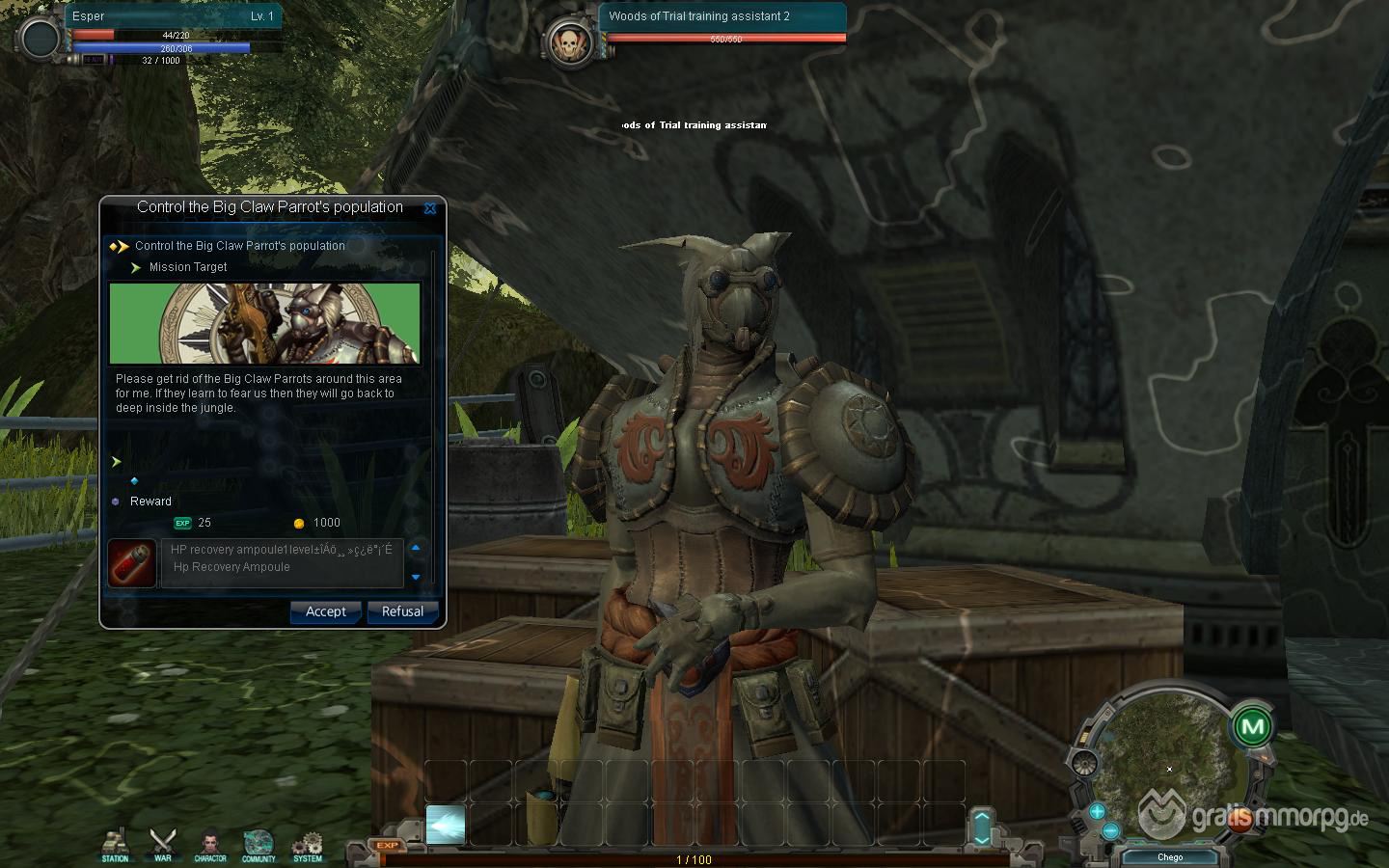Image resolution: width=1389 pixels, height=868 pixels.
Task: Click the skull target portrait
Action: click(x=568, y=41)
